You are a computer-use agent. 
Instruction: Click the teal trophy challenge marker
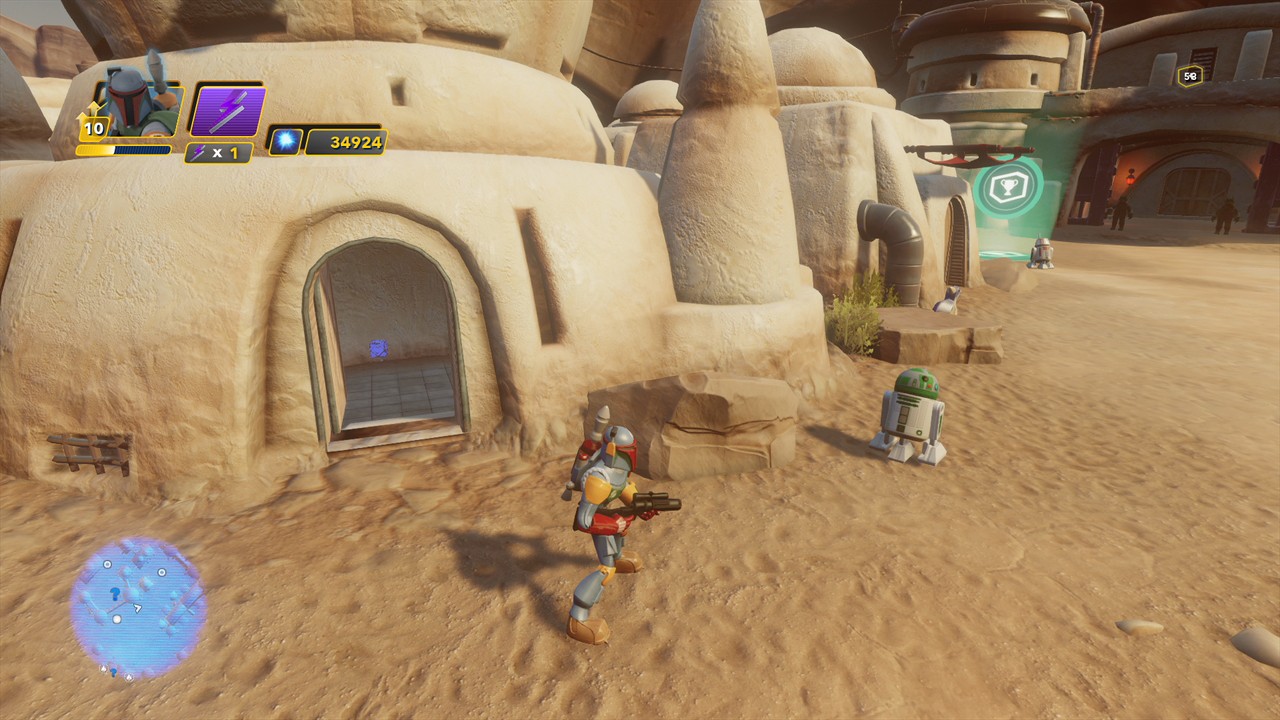(1009, 185)
